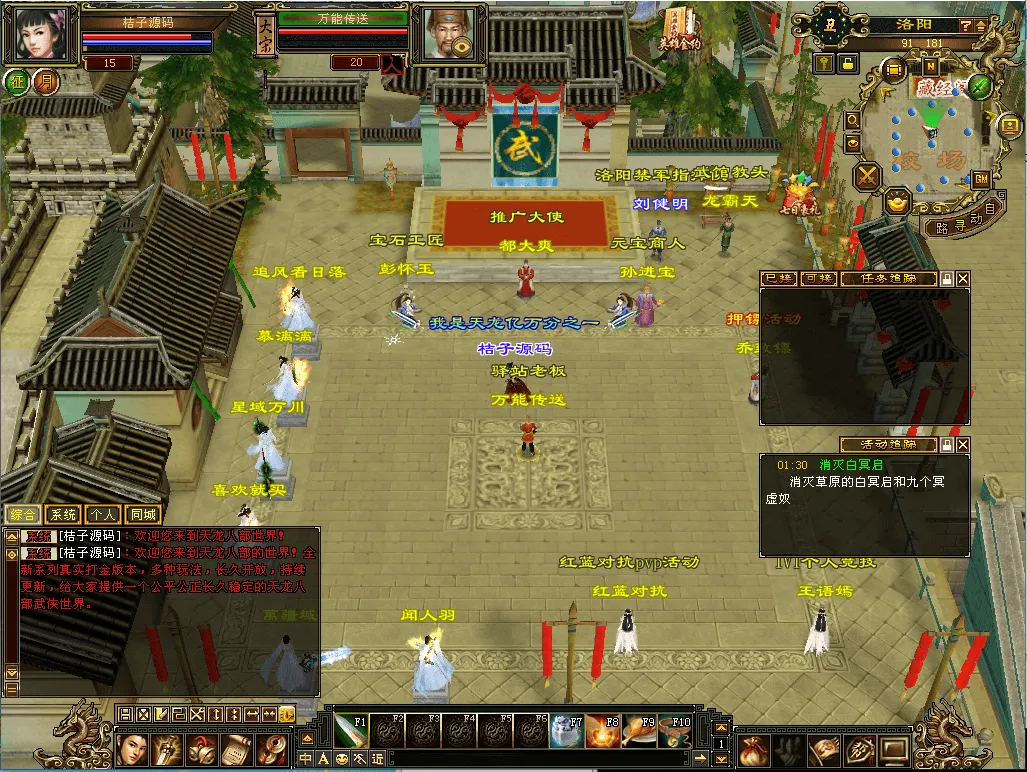Select the target NPC portrait
The height and width of the screenshot is (772, 1027).
click(442, 34)
